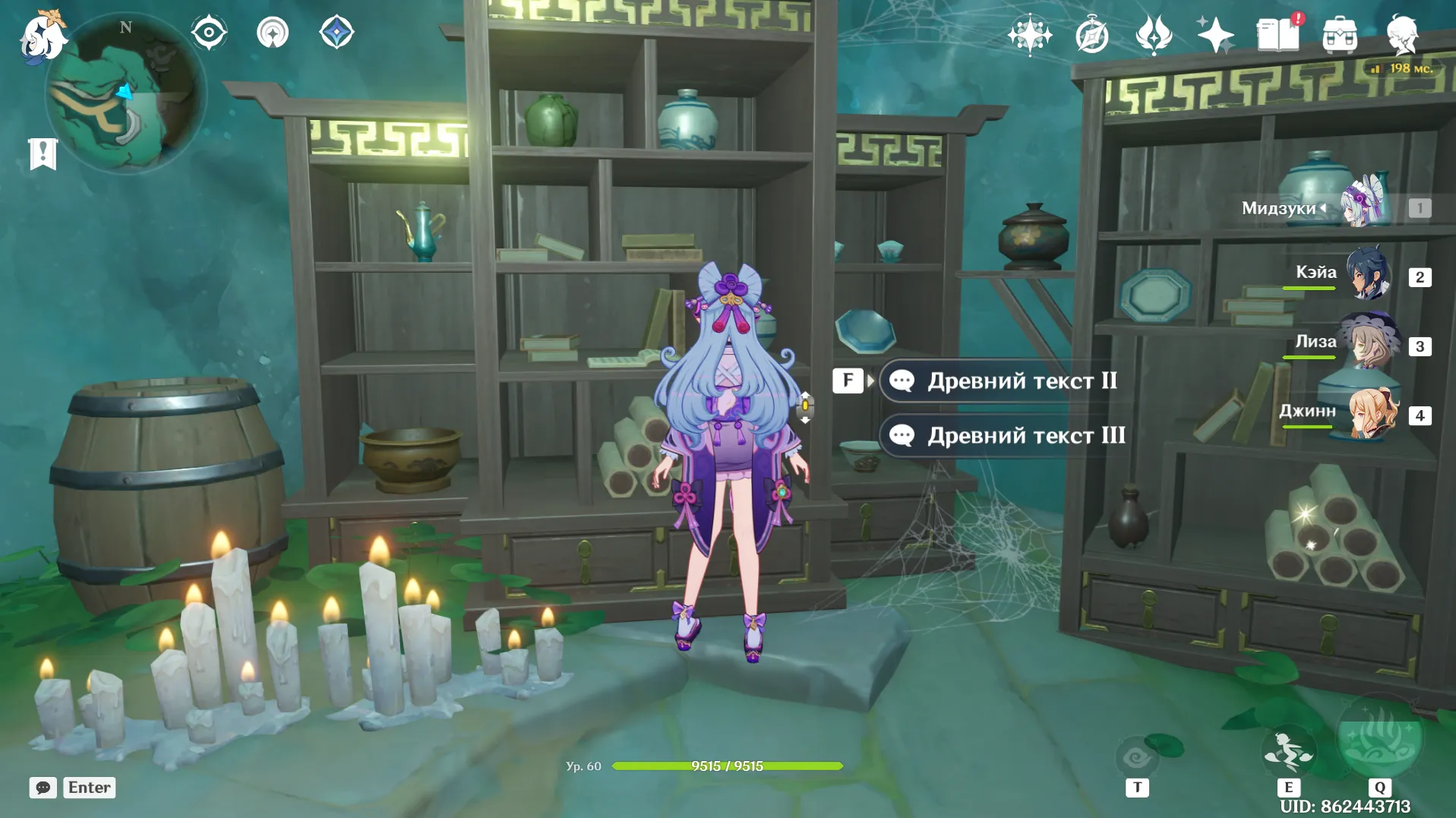The height and width of the screenshot is (818, 1456).
Task: Switch to party member Джинн
Action: [1367, 412]
